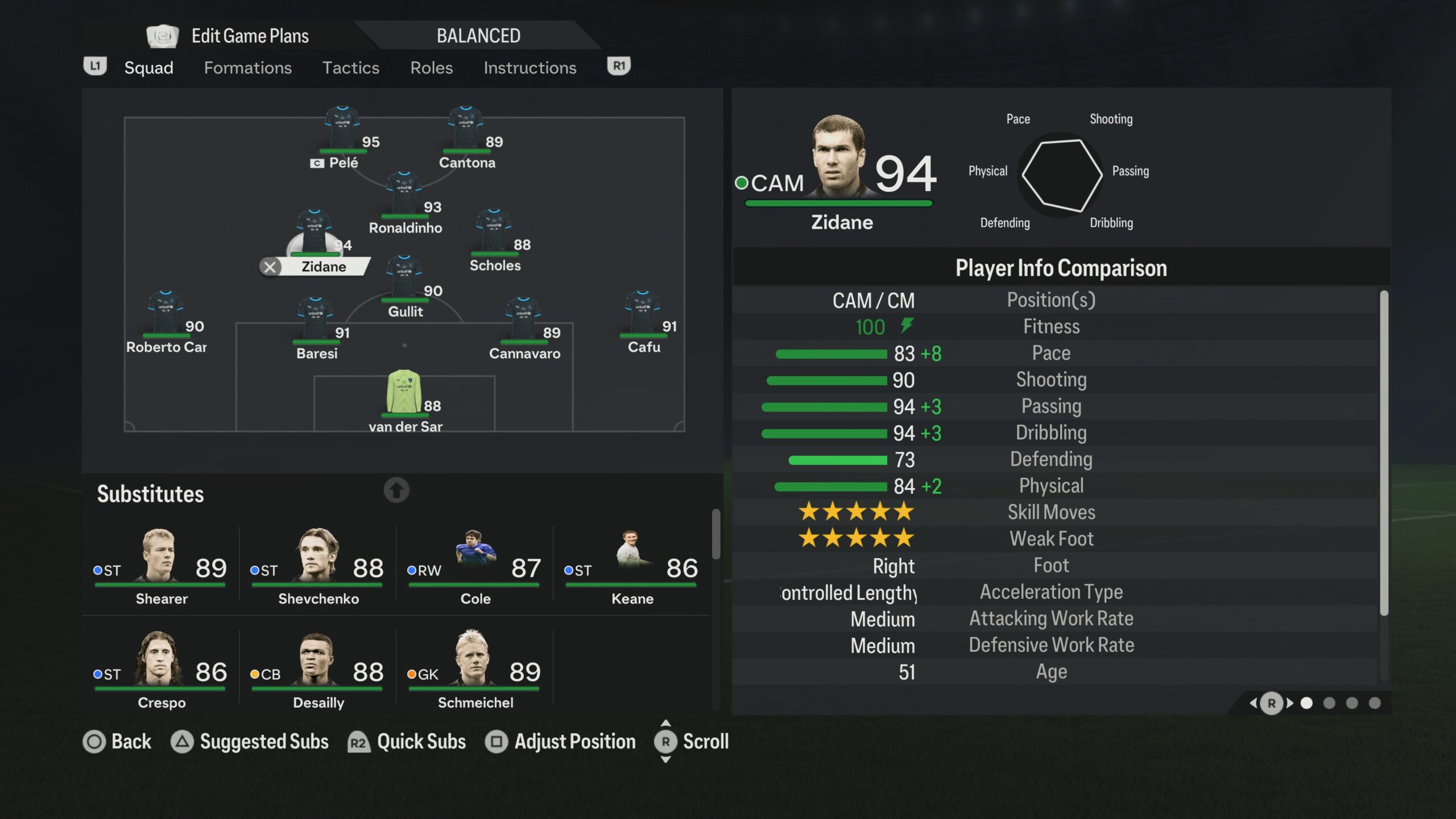
Task: Select substitute Shearer
Action: [x=161, y=565]
